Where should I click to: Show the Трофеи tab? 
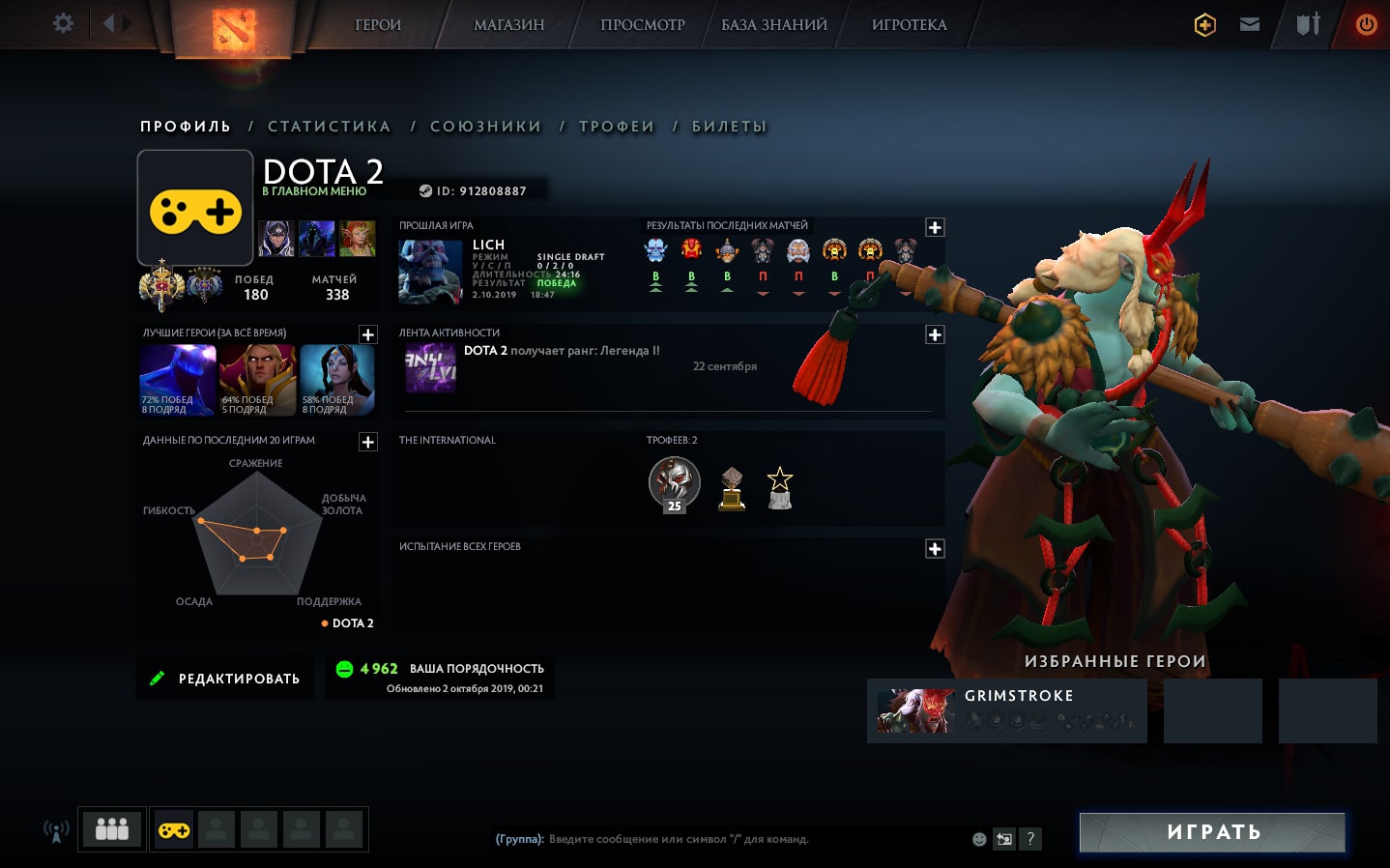(616, 127)
